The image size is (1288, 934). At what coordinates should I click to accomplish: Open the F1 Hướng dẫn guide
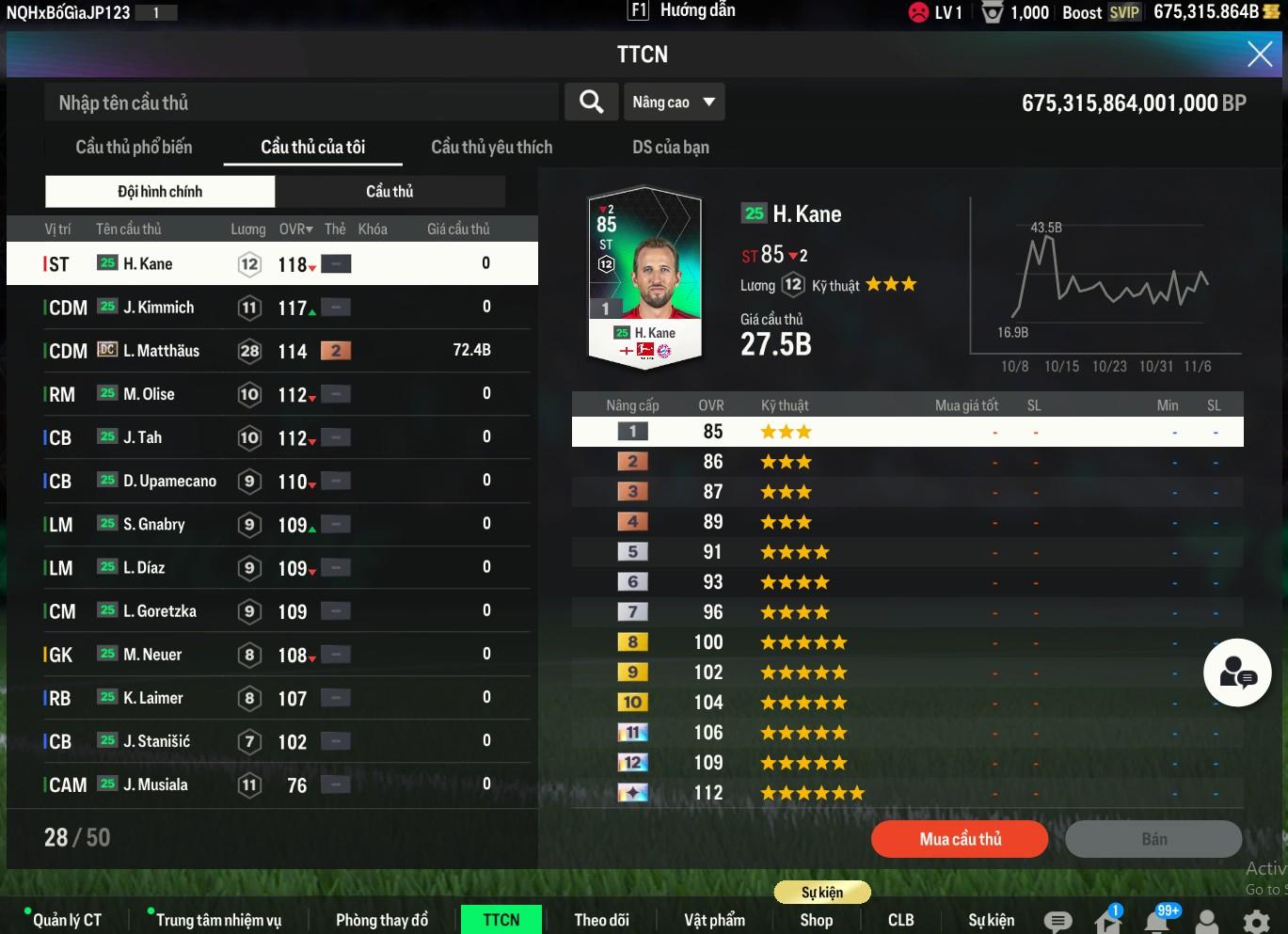tap(682, 11)
